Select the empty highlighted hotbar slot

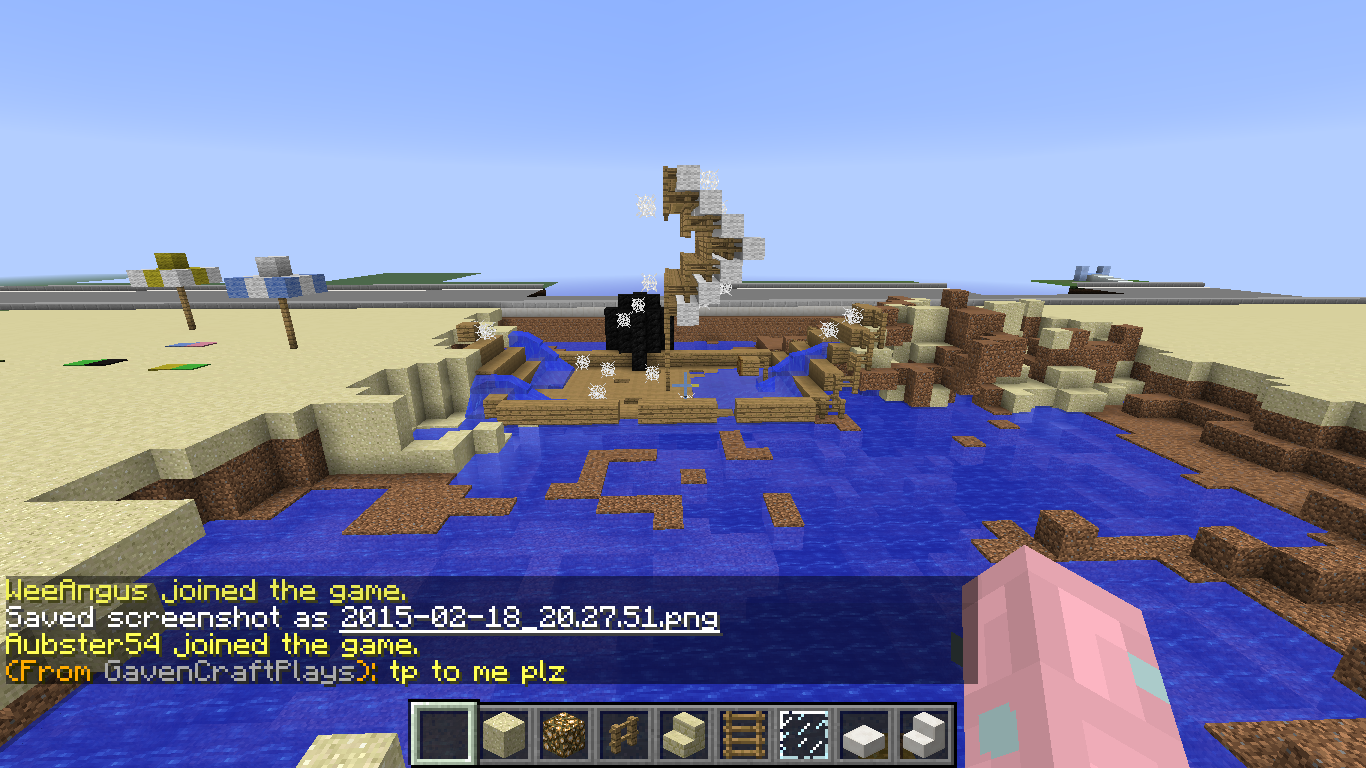pos(444,735)
